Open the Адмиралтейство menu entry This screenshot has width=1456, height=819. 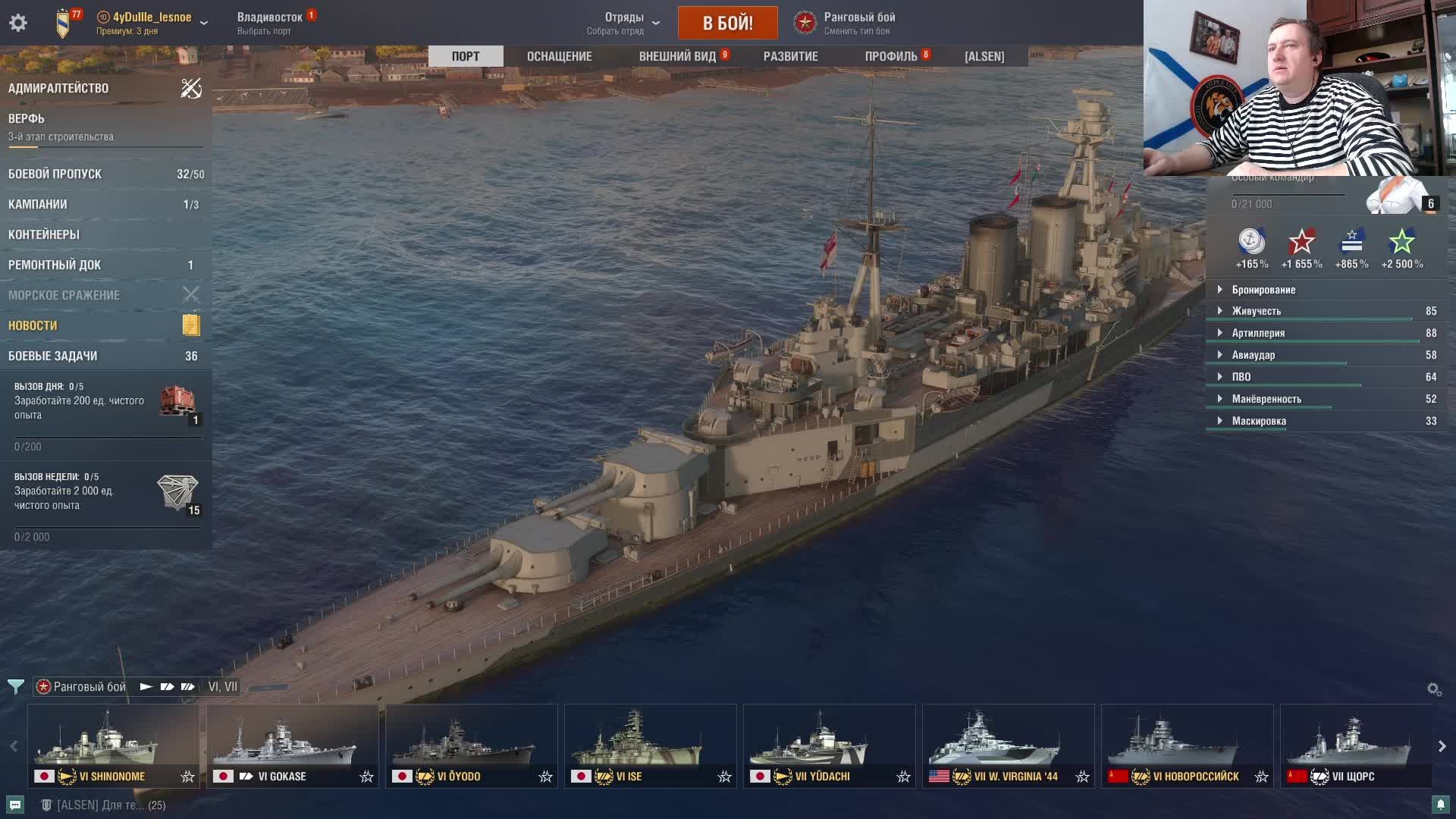(x=58, y=88)
